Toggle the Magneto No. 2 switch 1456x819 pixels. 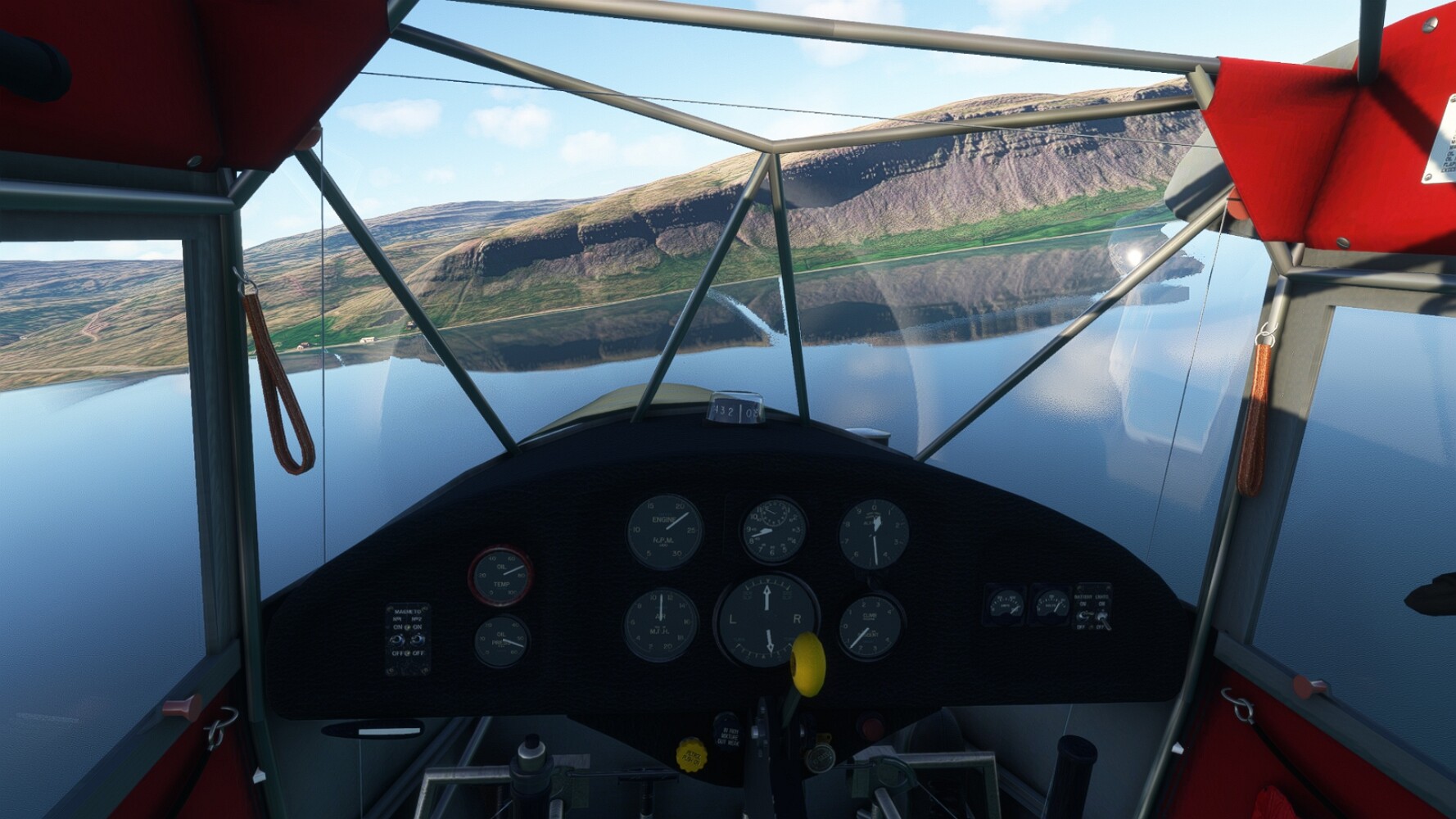click(x=418, y=639)
